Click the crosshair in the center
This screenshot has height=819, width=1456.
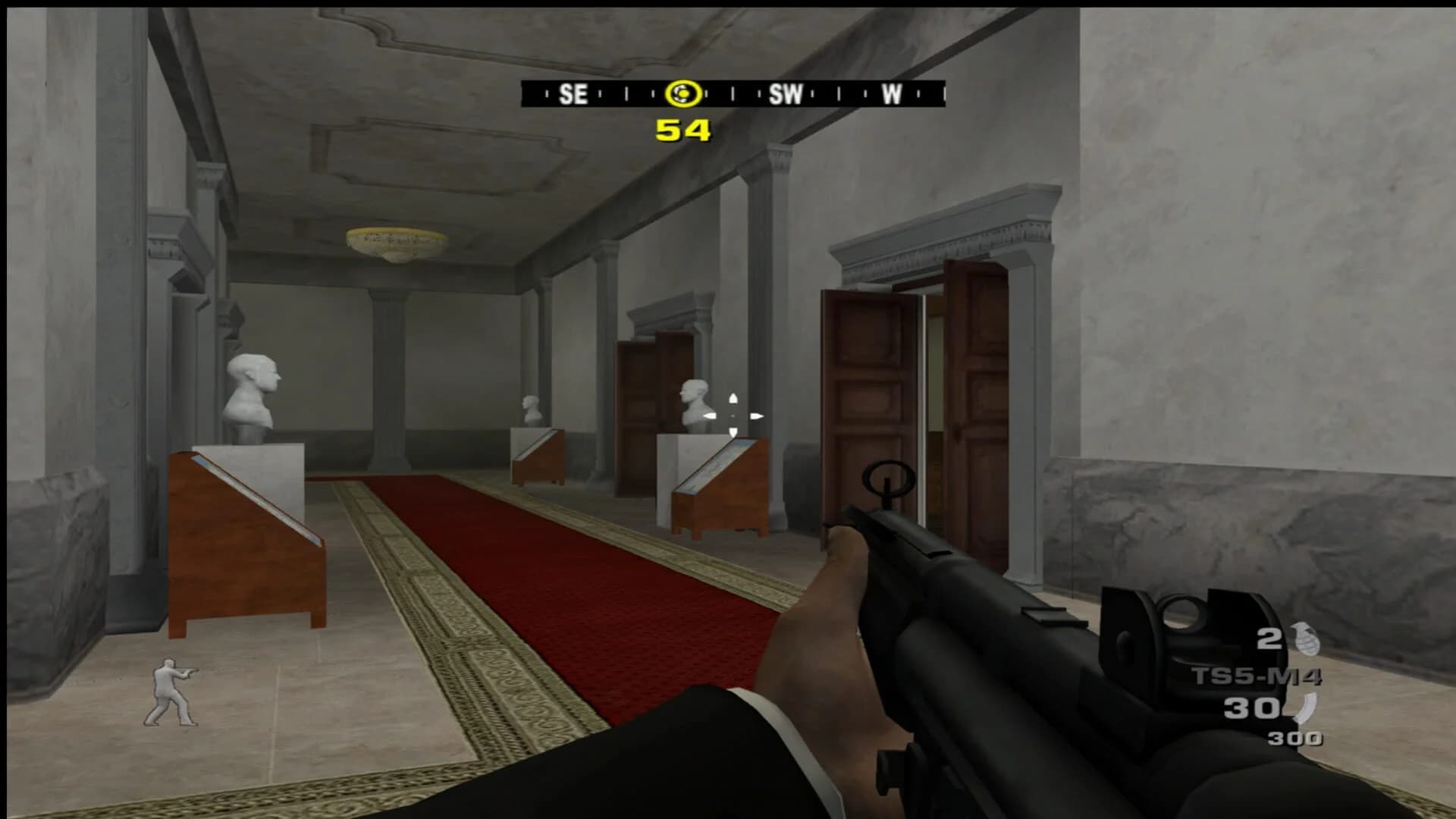(x=732, y=416)
